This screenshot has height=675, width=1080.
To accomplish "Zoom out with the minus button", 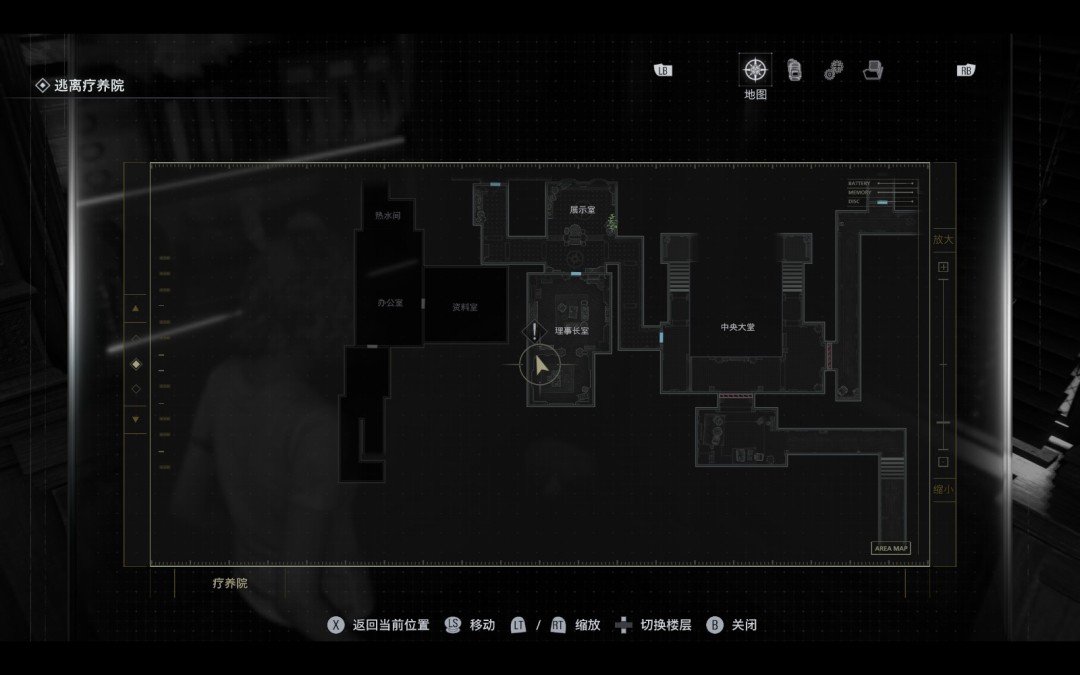I will pos(942,462).
